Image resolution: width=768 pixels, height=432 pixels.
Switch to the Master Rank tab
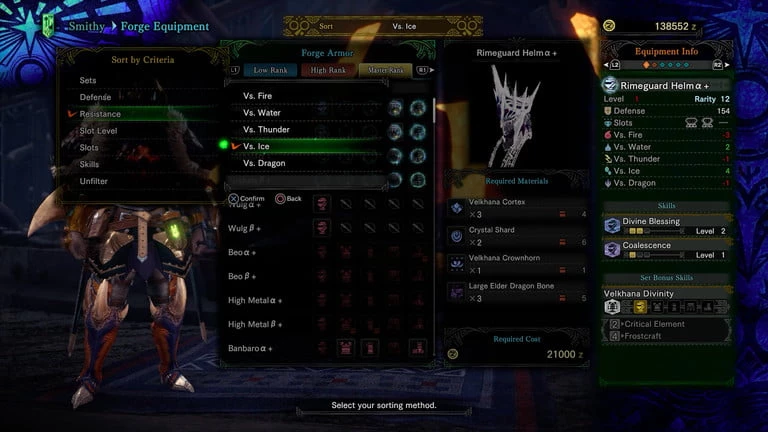384,70
